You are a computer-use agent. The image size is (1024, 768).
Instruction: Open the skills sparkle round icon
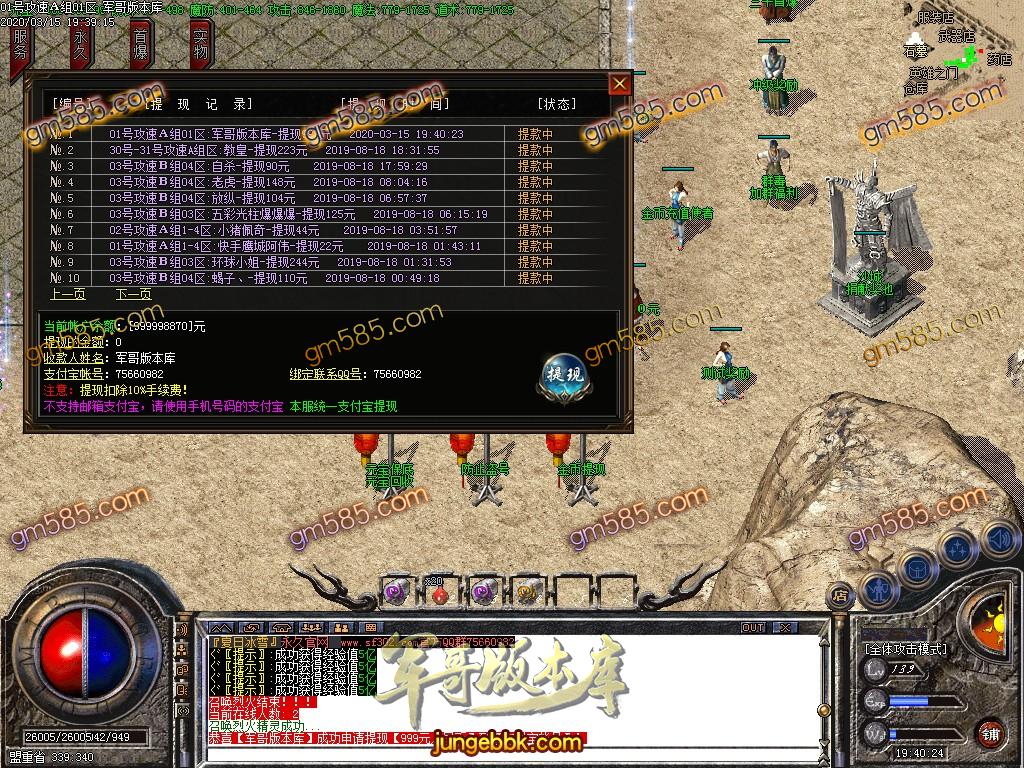(958, 549)
